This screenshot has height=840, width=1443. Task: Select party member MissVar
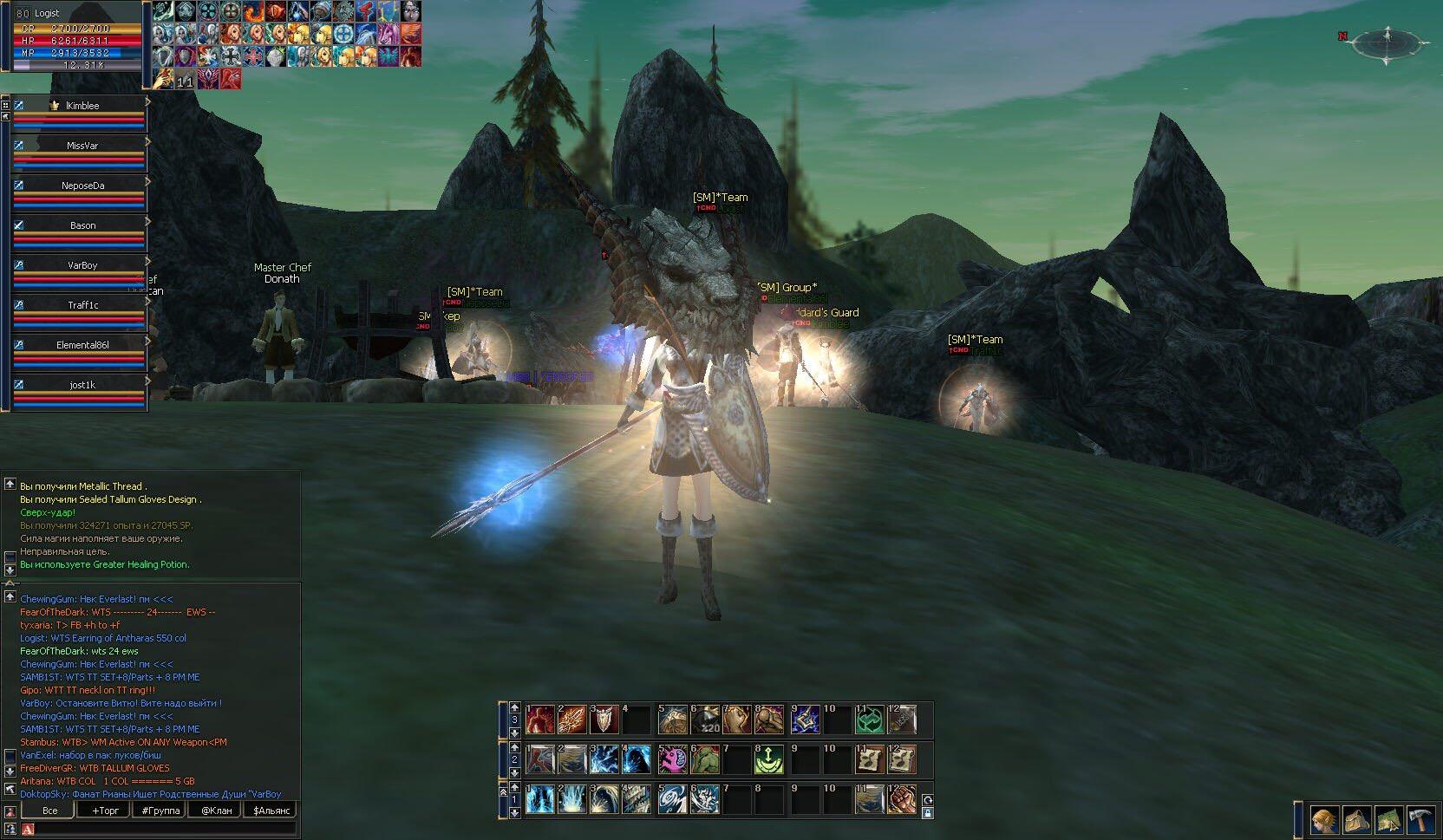(x=82, y=146)
